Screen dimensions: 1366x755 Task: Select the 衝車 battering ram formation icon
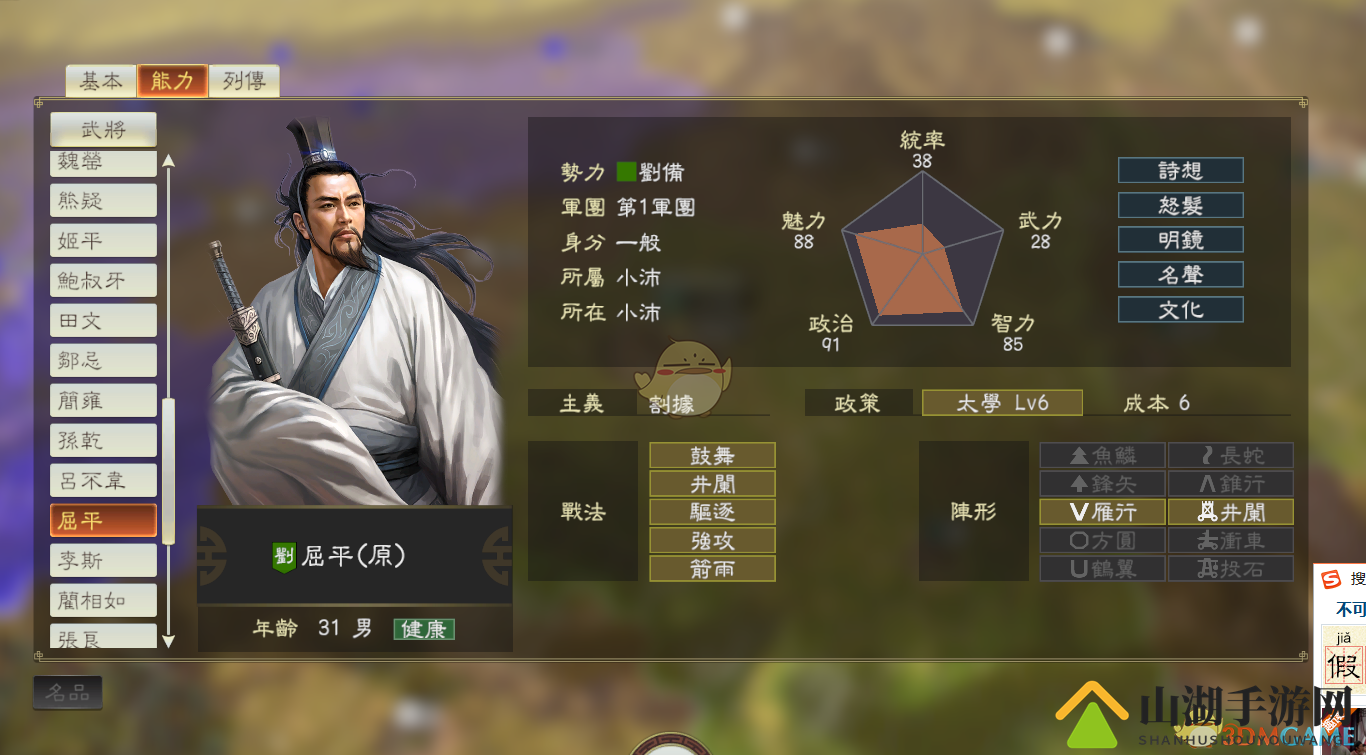pos(1232,541)
